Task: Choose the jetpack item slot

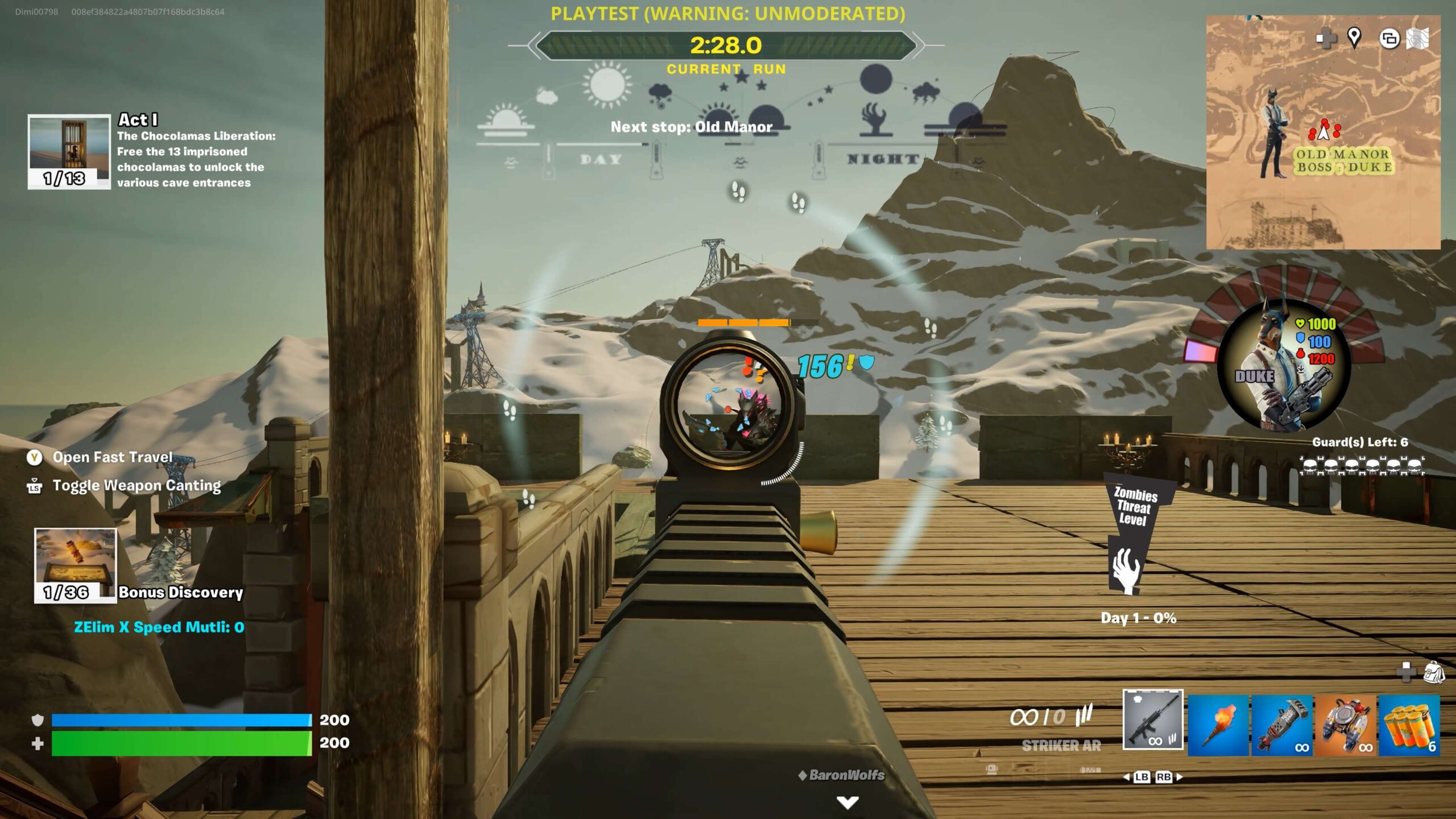Action: pyautogui.click(x=1346, y=725)
